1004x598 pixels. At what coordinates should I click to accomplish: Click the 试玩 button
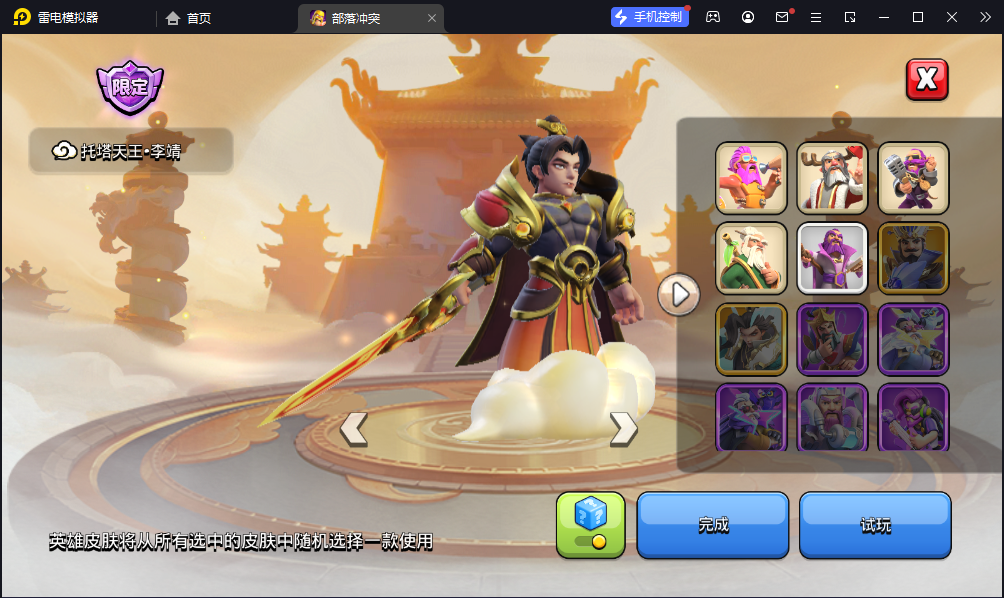click(x=875, y=525)
